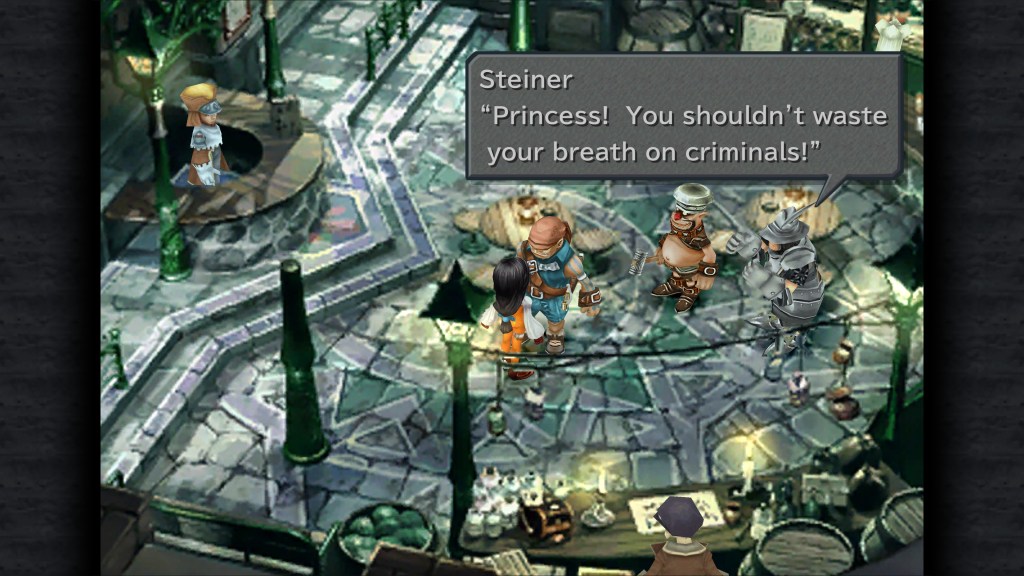Screen dimensions: 1024x576
Task: Advance Steiner's speech dialogue box
Action: (x=684, y=116)
